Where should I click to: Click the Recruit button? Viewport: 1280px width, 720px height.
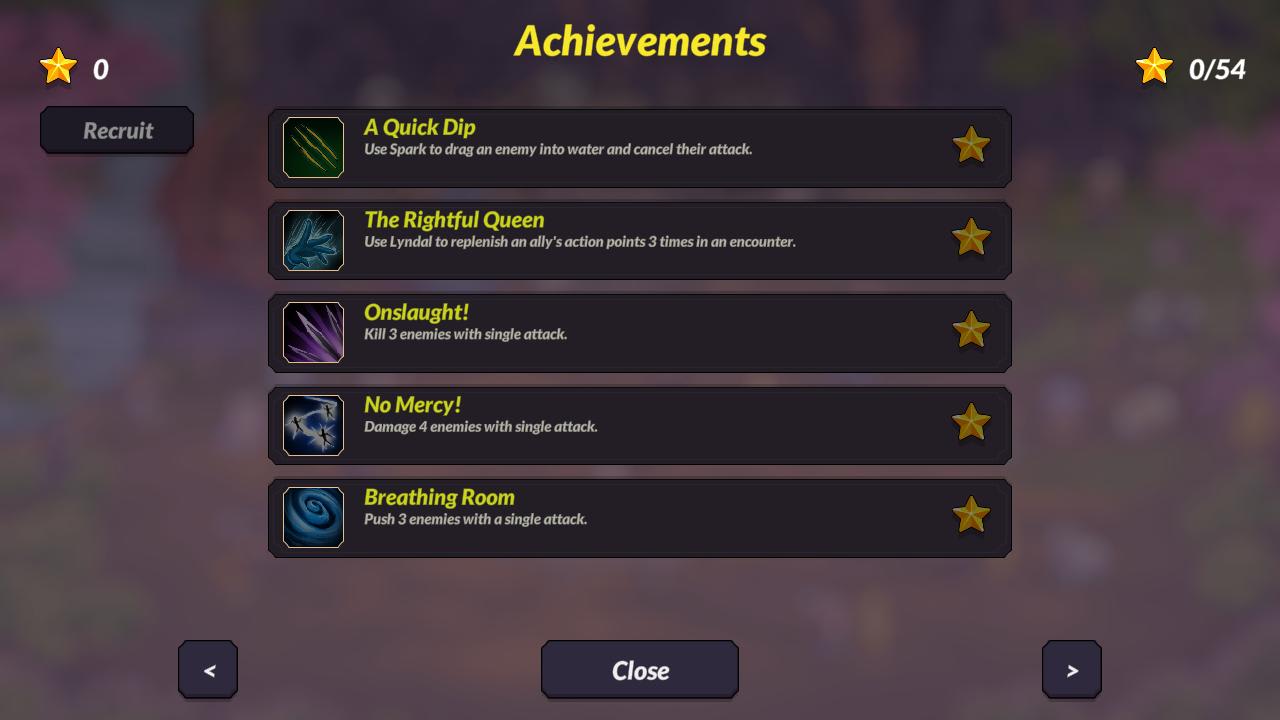pyautogui.click(x=117, y=130)
